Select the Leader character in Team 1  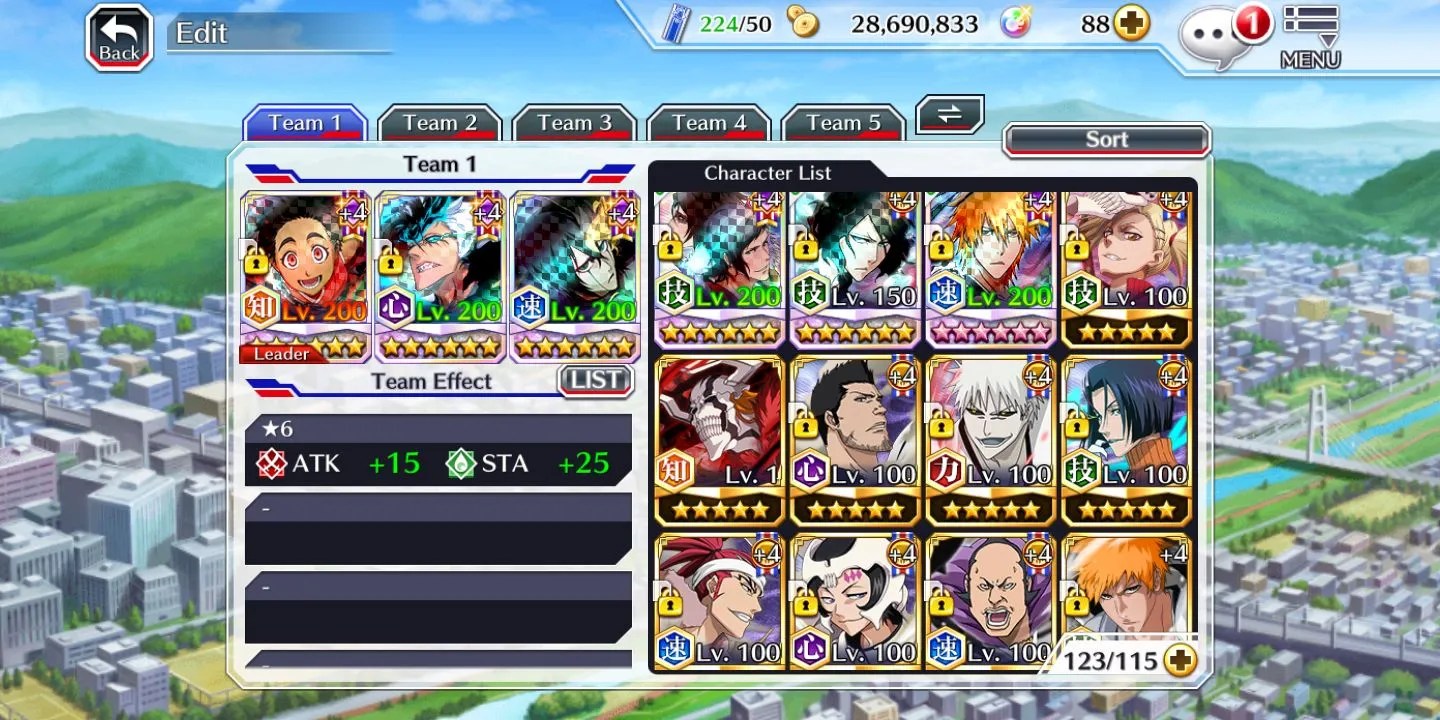305,275
